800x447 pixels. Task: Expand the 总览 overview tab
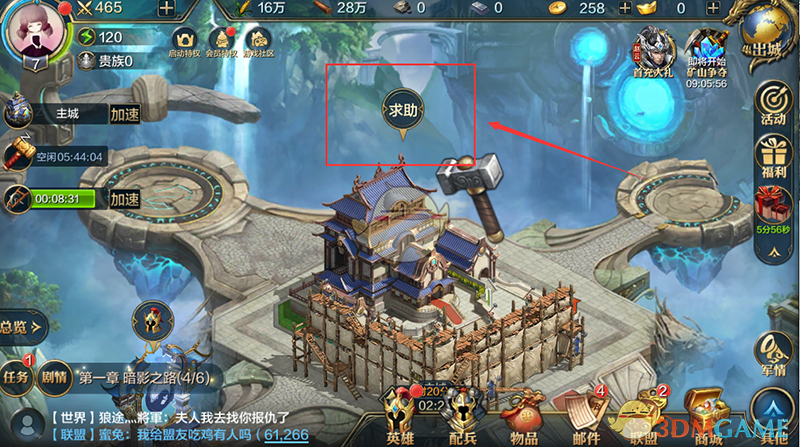tap(20, 326)
